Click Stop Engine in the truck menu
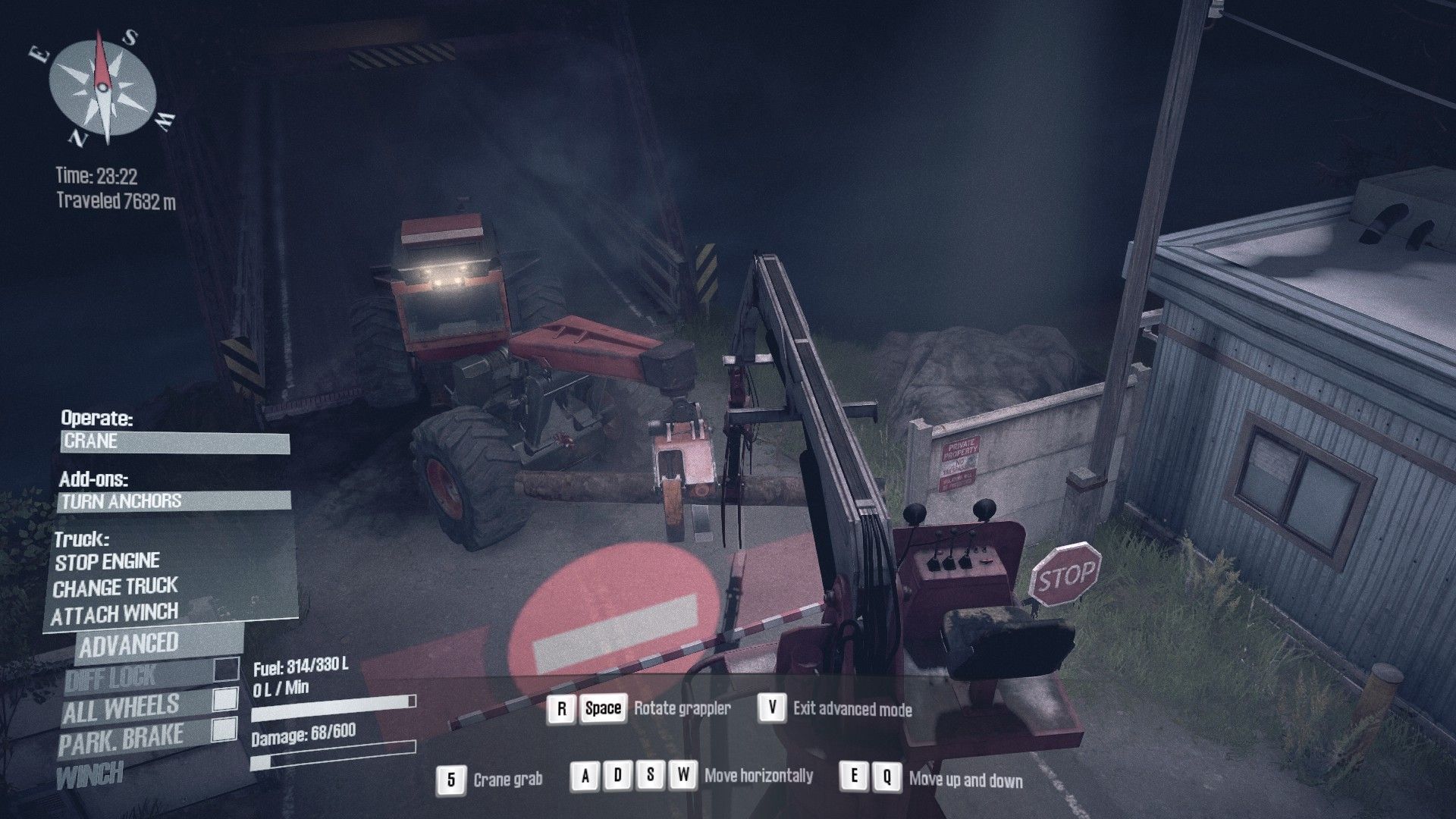This screenshot has width=1456, height=819. point(107,562)
